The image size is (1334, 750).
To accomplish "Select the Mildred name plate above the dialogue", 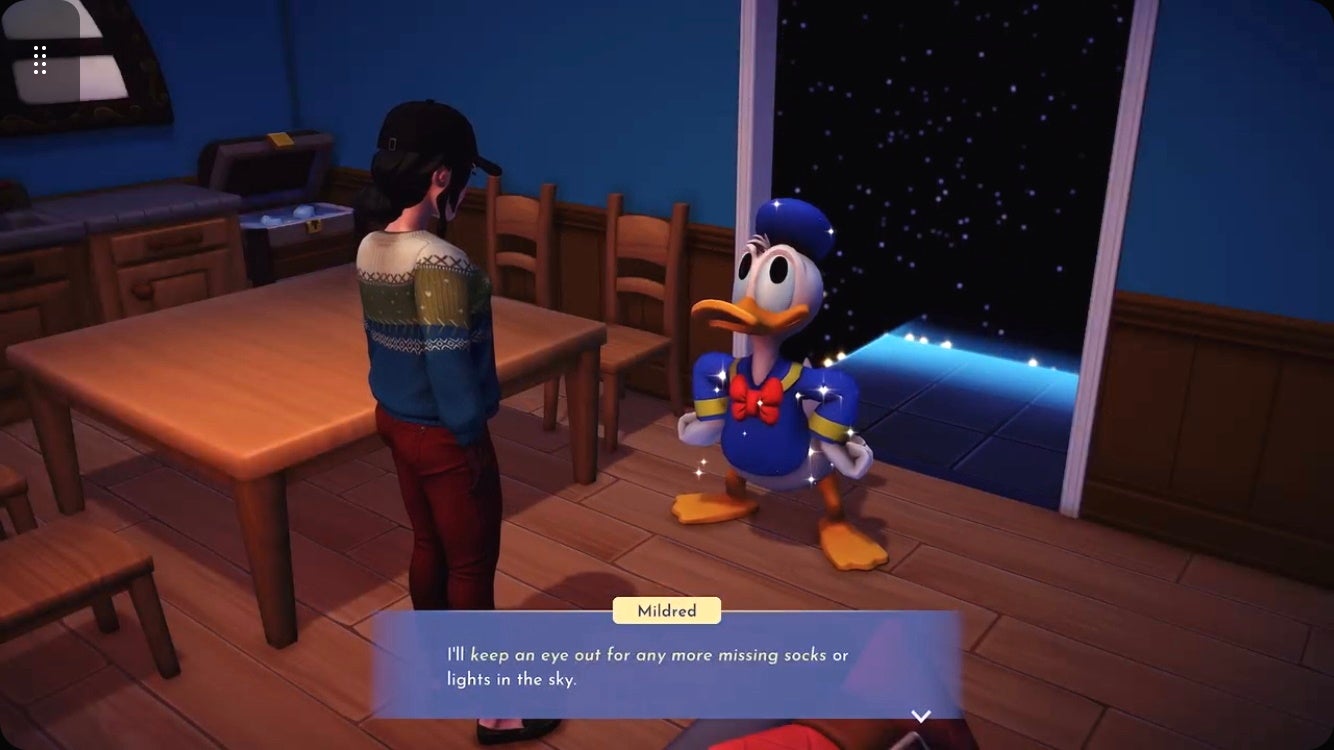I will (666, 610).
